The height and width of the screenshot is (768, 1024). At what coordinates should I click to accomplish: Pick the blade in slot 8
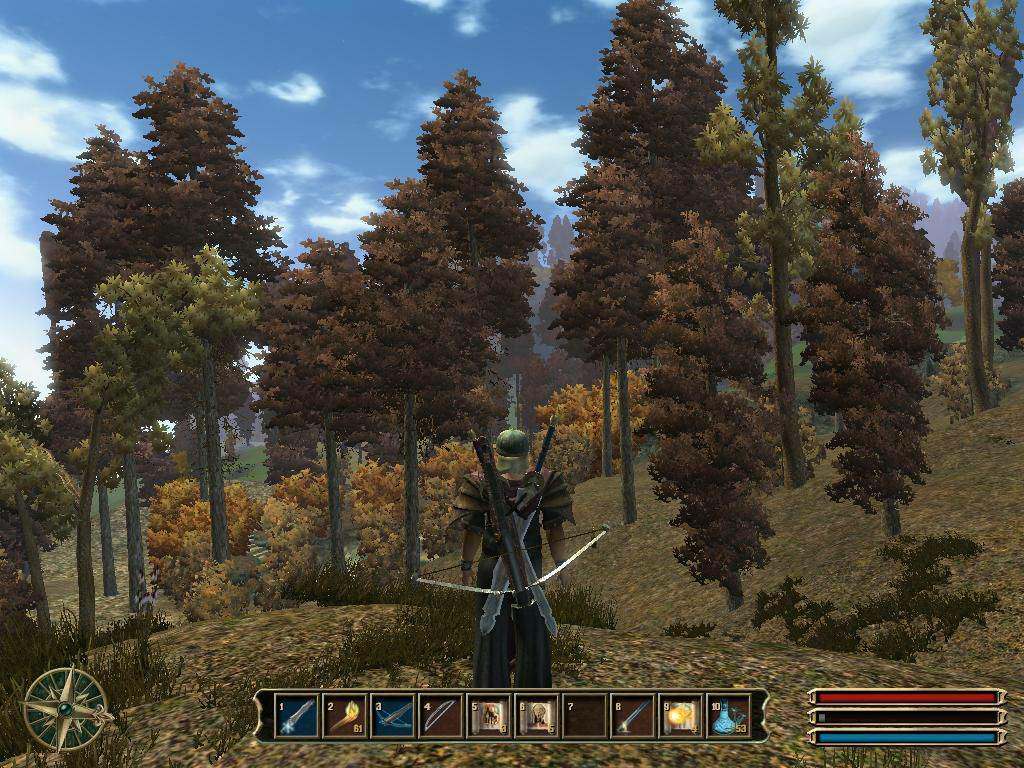click(633, 716)
